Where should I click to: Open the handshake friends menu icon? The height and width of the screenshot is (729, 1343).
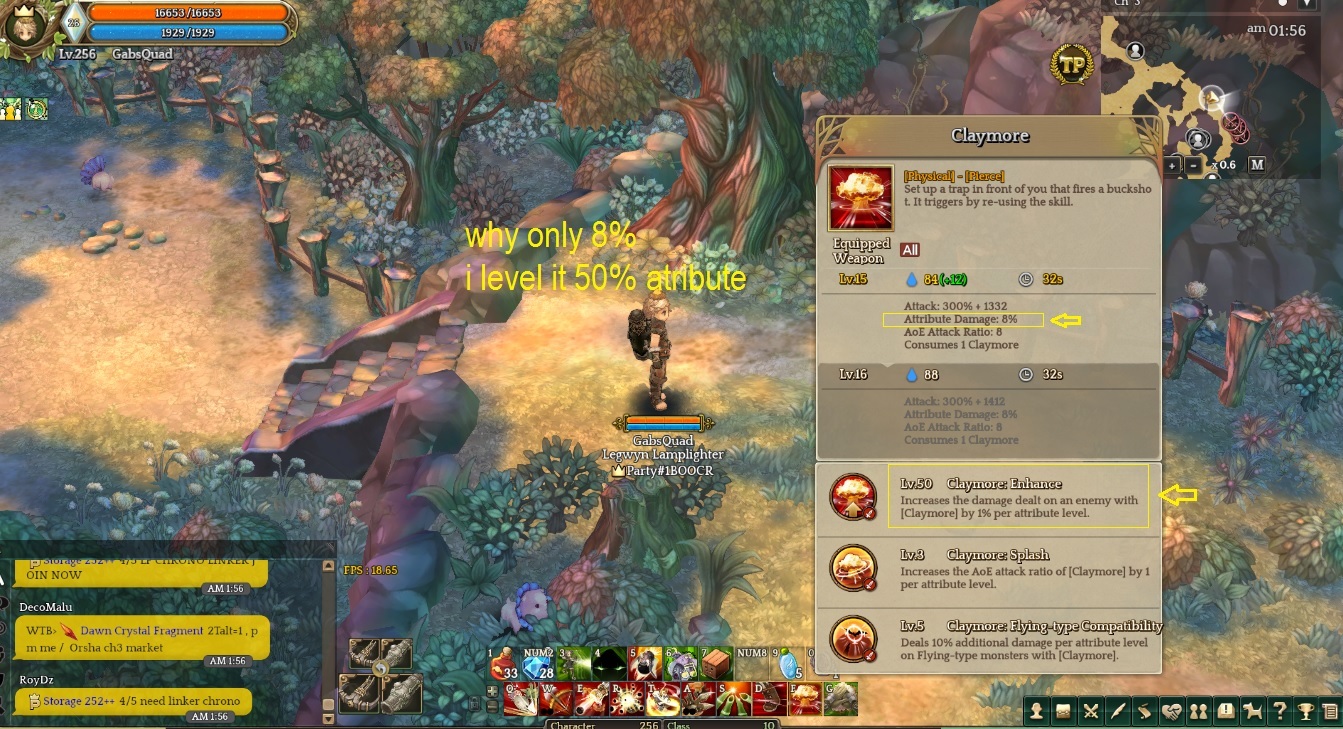tap(1171, 712)
